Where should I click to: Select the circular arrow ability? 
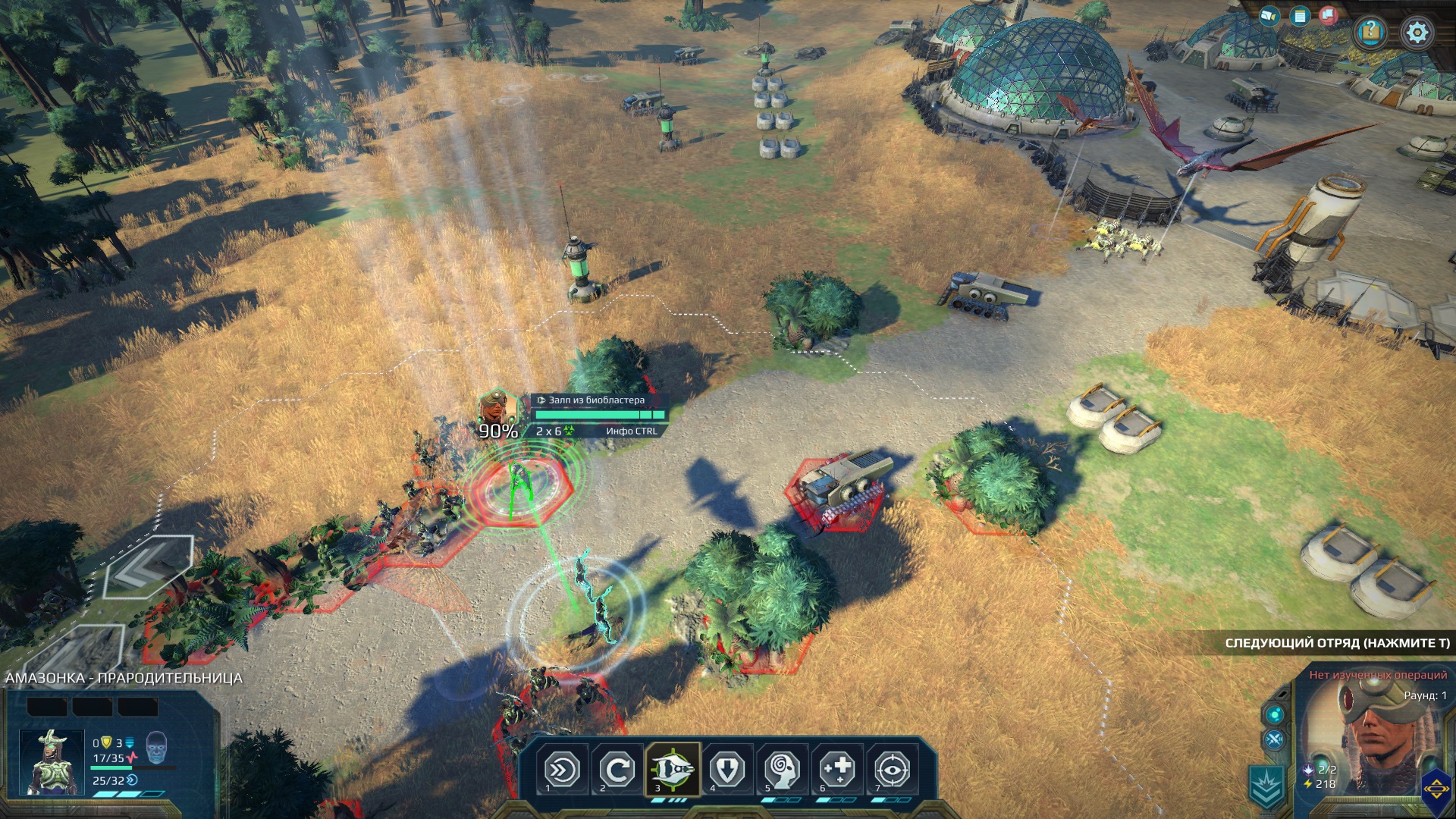pos(617,770)
